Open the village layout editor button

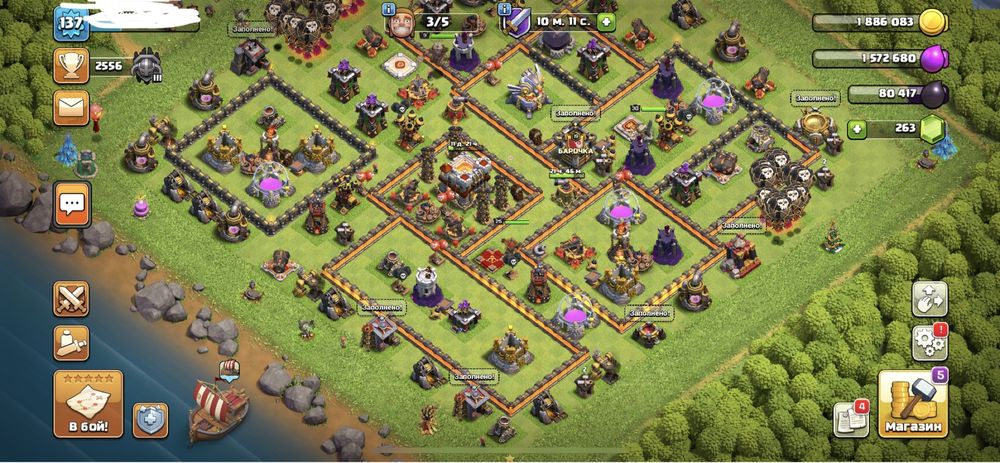click(x=928, y=298)
